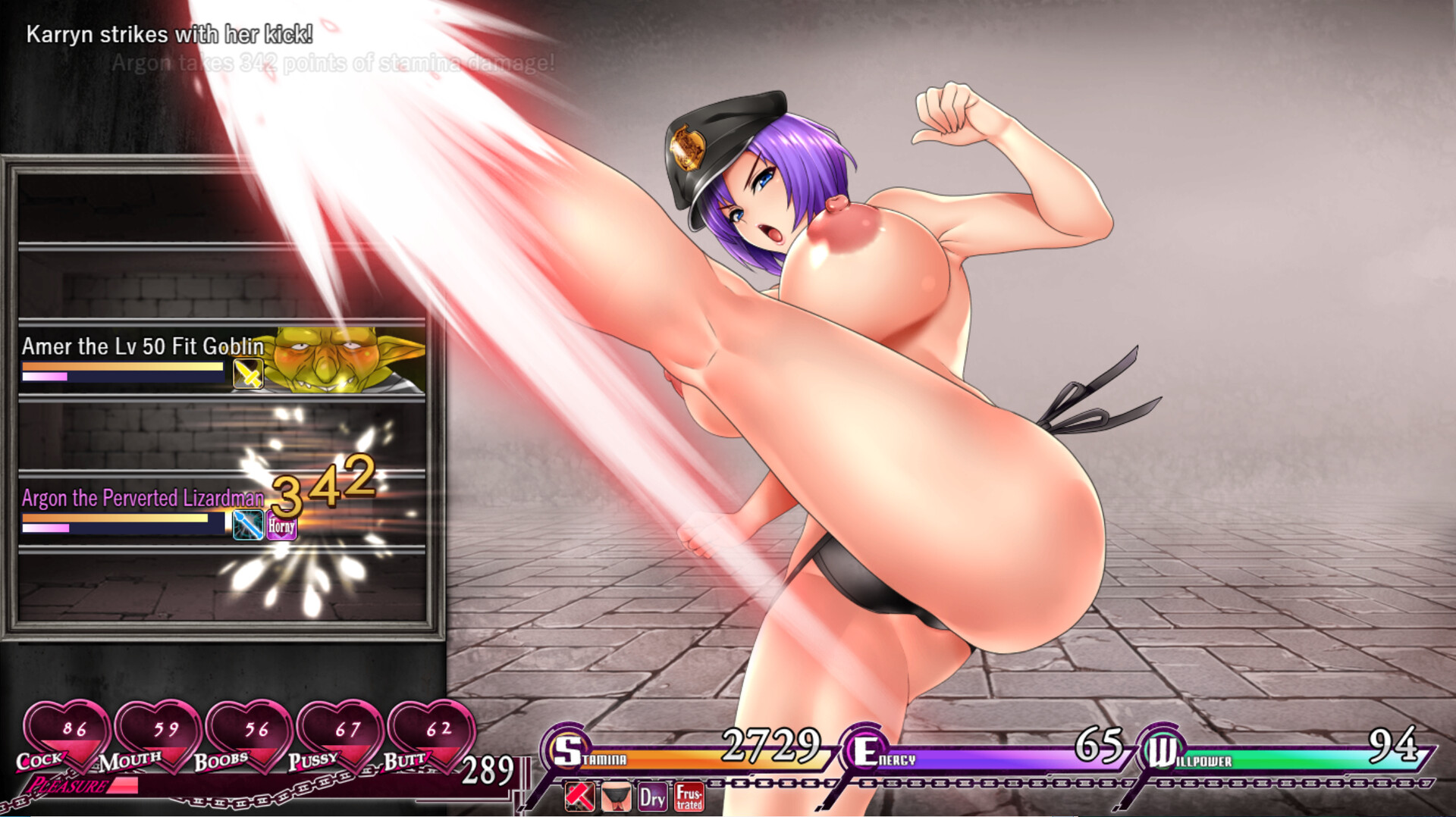The width and height of the screenshot is (1456, 817).
Task: Click the Dry status icon
Action: [x=652, y=797]
